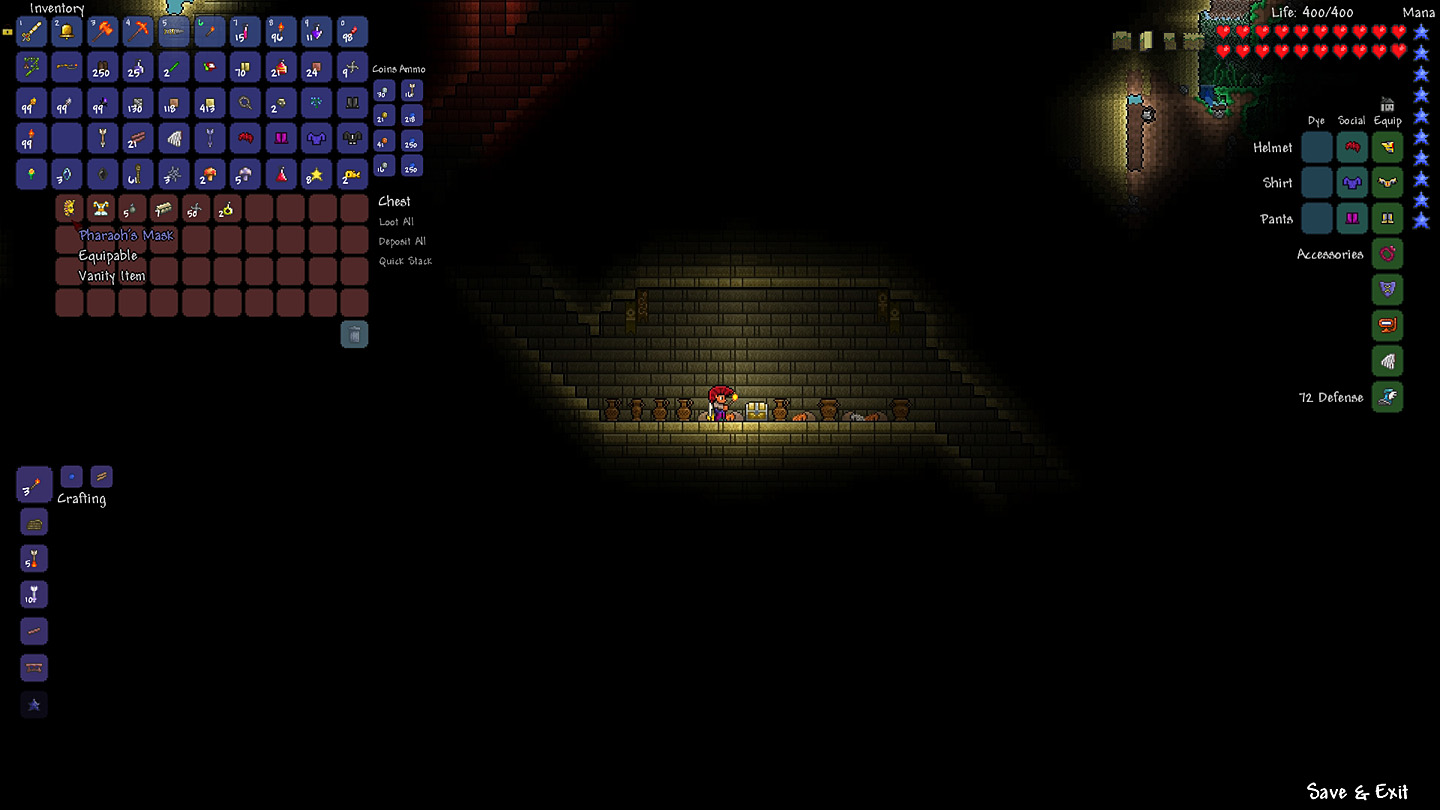The image size is (1440, 810).
Task: Take the Pharaoh's Mask from the chest
Action: pos(69,209)
